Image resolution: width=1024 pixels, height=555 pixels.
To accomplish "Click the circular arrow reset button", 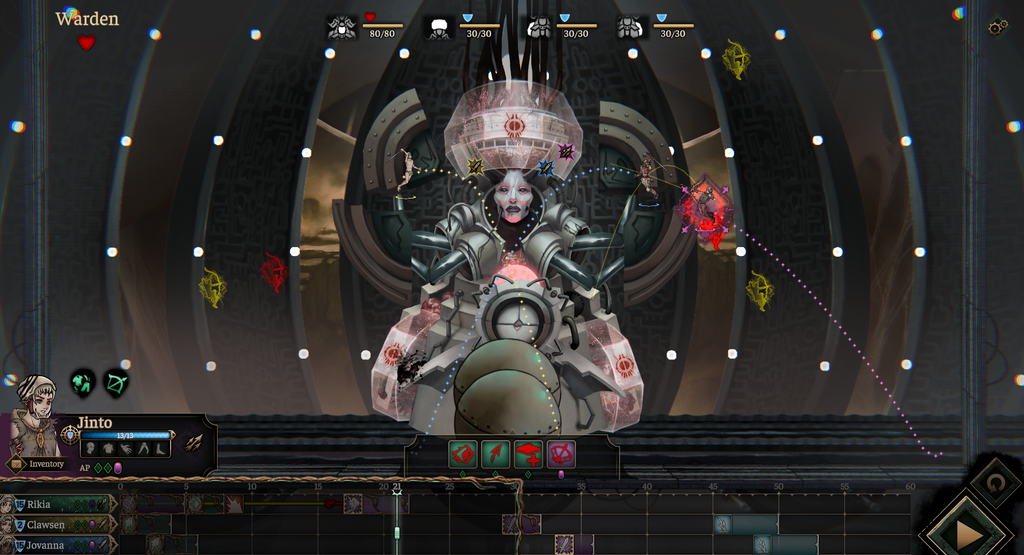I will 994,482.
